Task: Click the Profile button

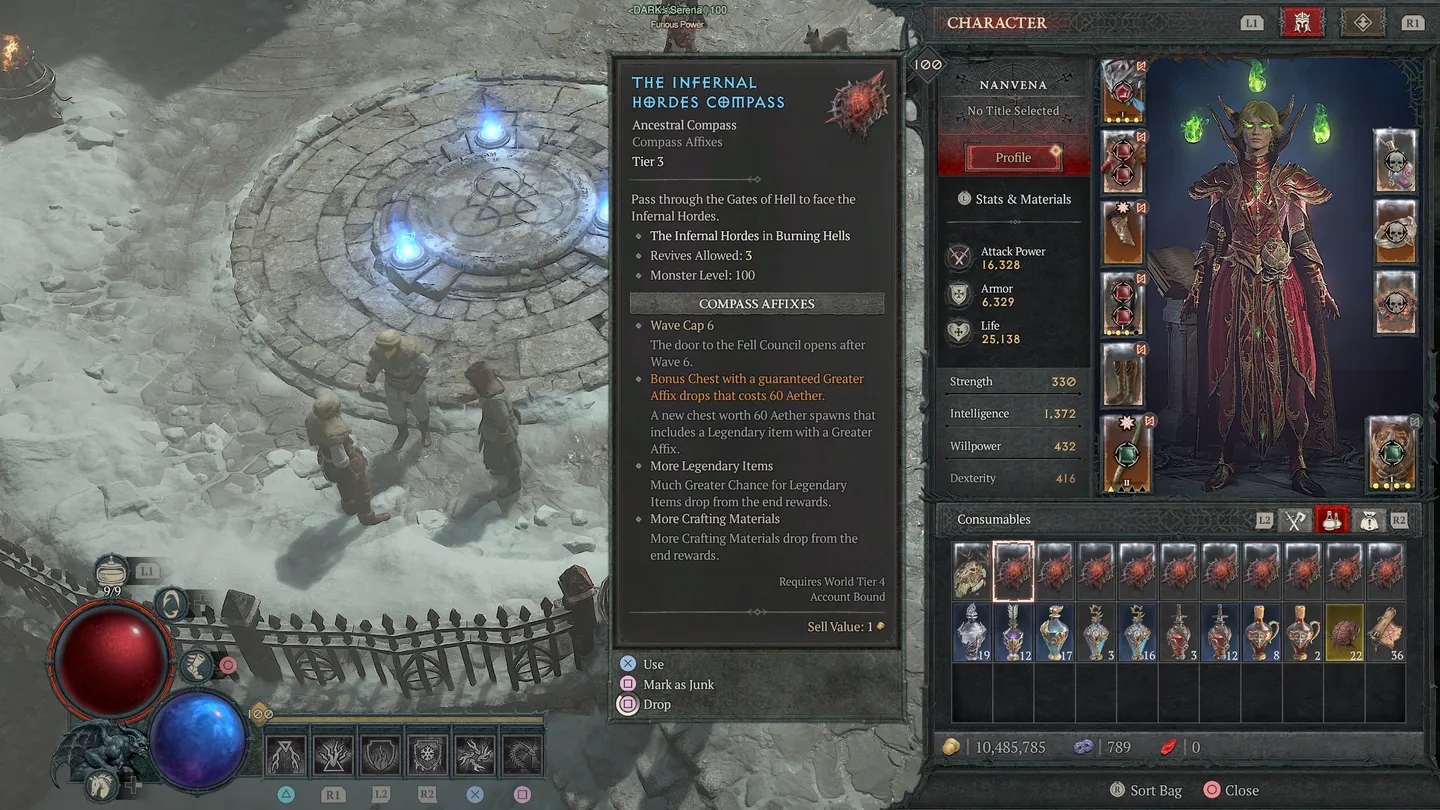Action: 1012,157
